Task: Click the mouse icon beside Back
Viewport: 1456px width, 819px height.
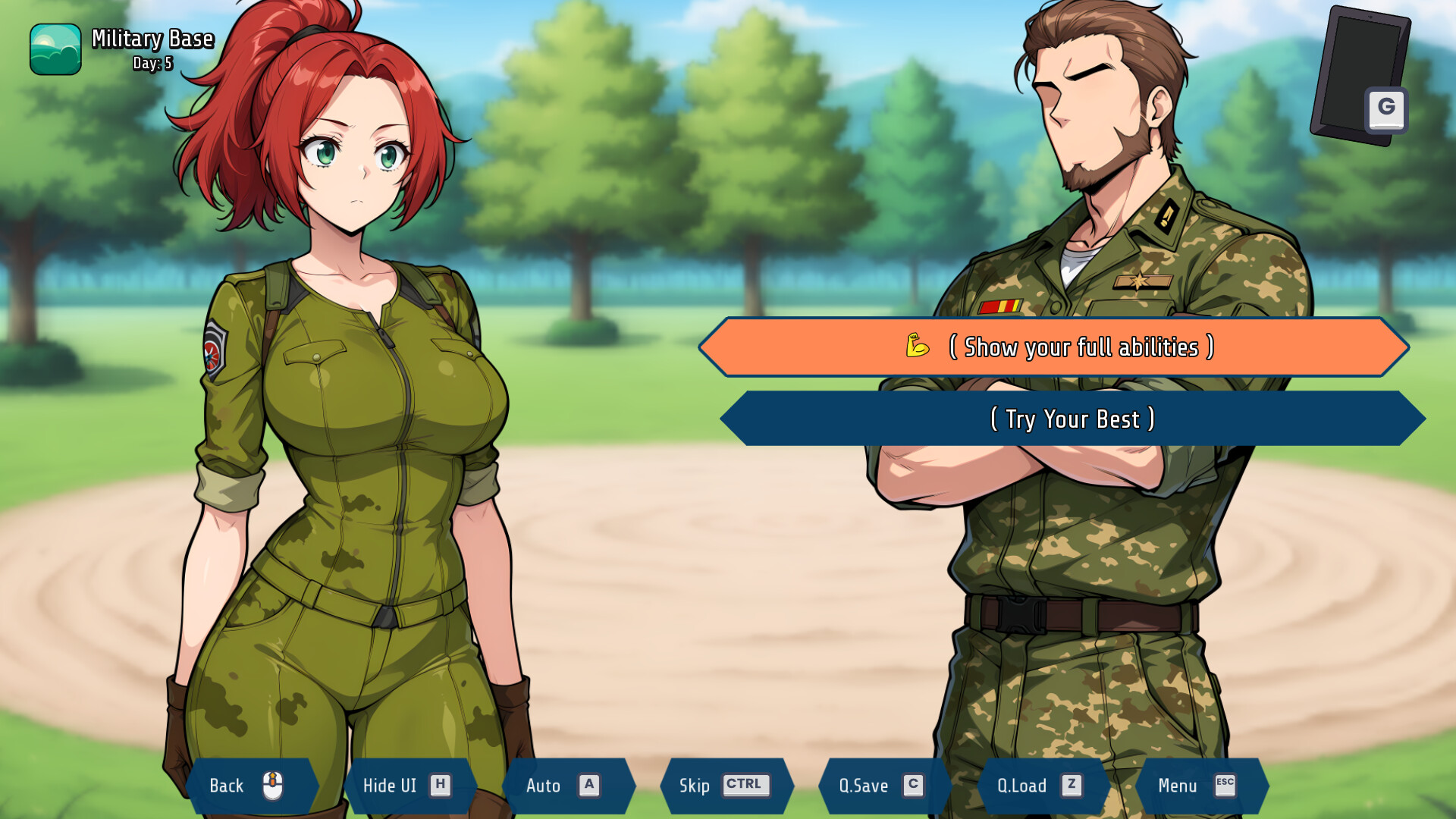Action: click(271, 786)
